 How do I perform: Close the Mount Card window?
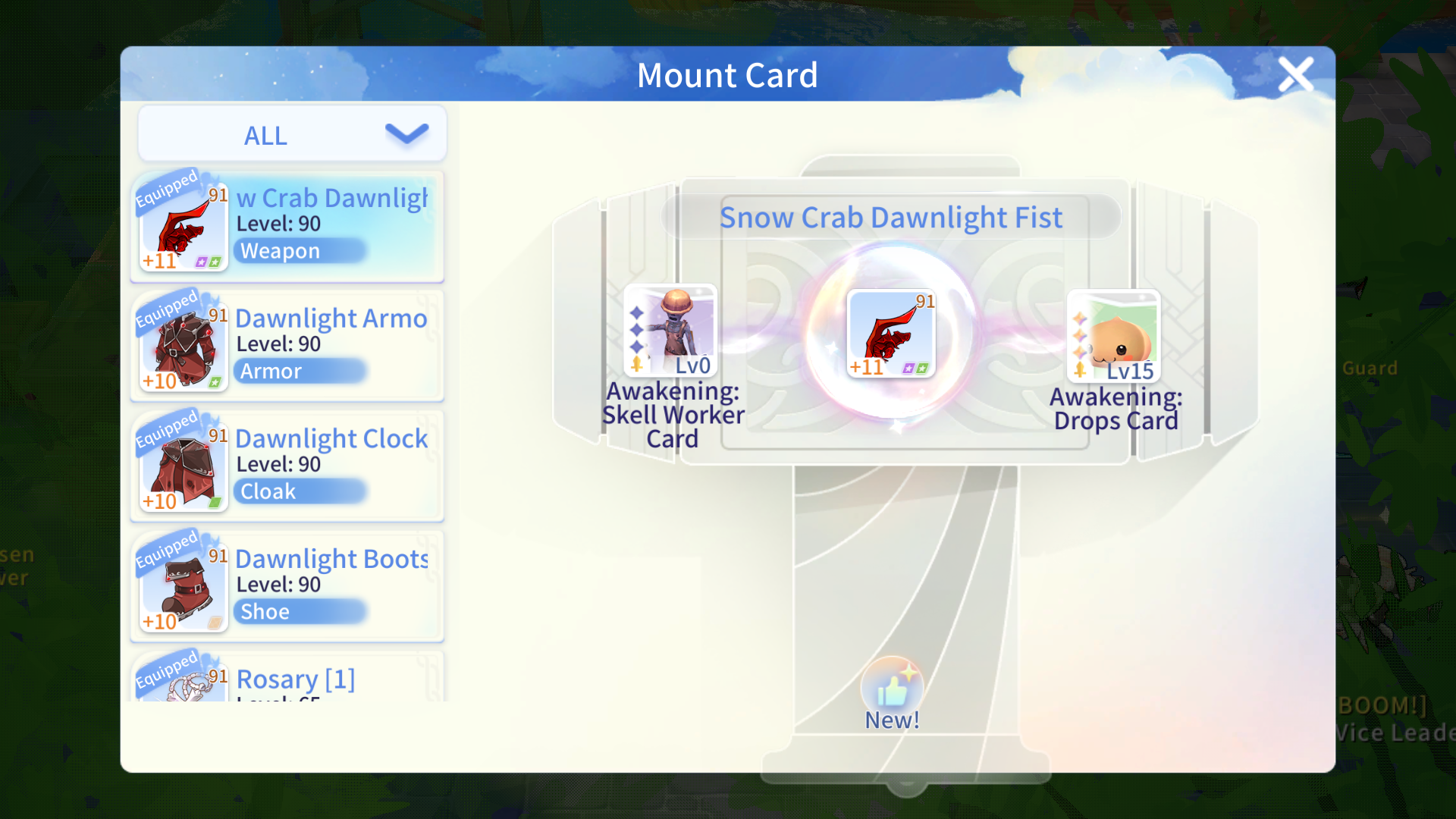(1295, 74)
